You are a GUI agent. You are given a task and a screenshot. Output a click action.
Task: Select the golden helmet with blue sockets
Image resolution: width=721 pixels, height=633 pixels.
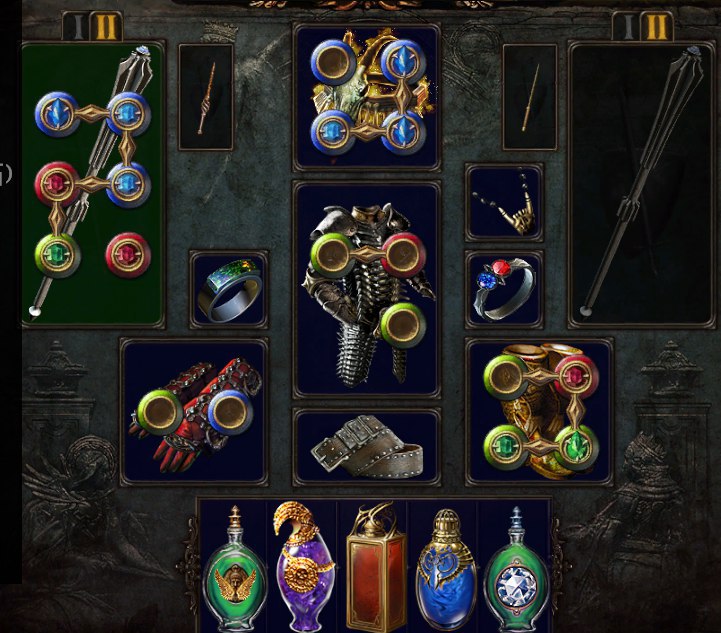pyautogui.click(x=366, y=97)
